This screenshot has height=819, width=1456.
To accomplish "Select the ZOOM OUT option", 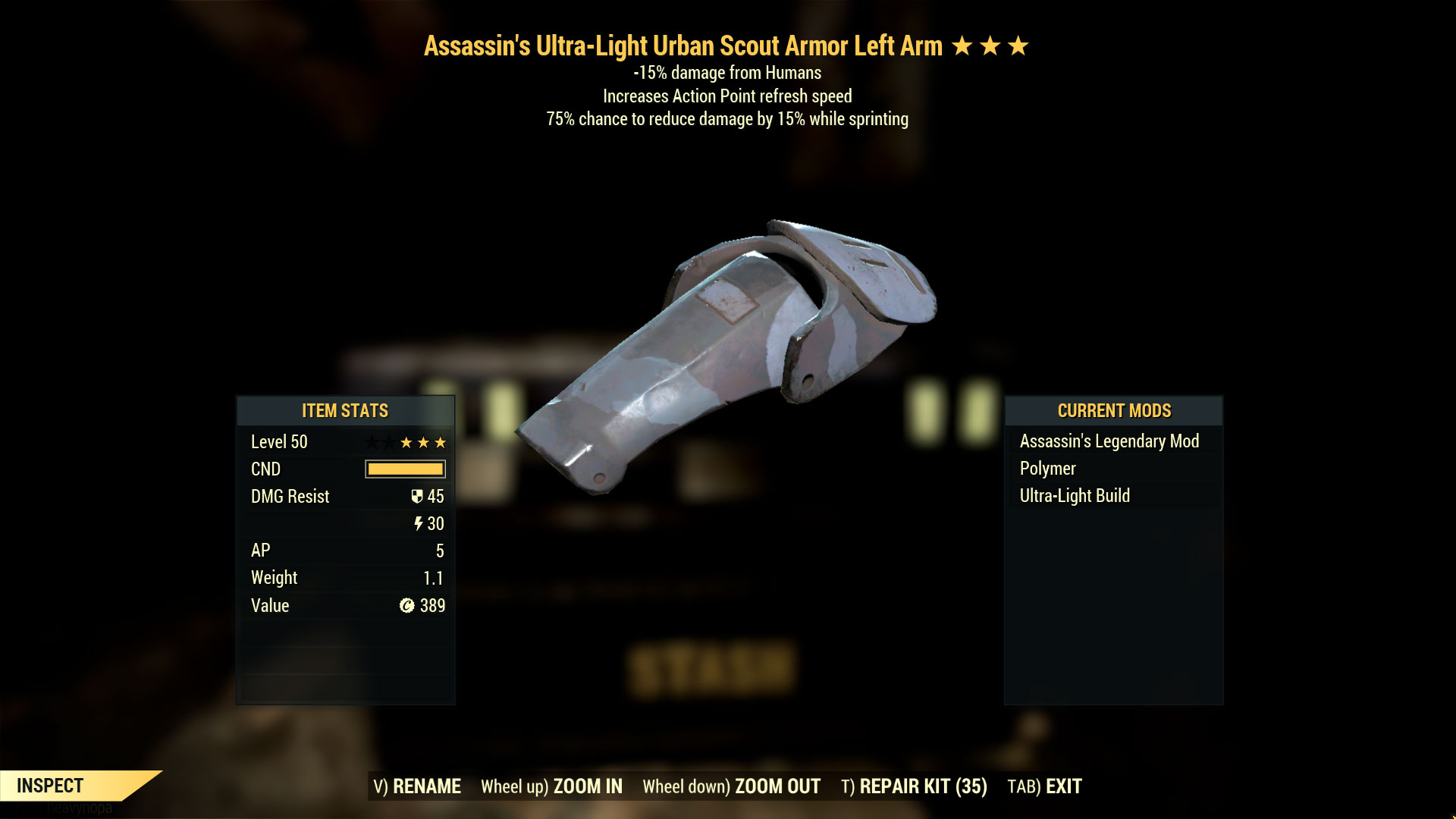I will [731, 786].
